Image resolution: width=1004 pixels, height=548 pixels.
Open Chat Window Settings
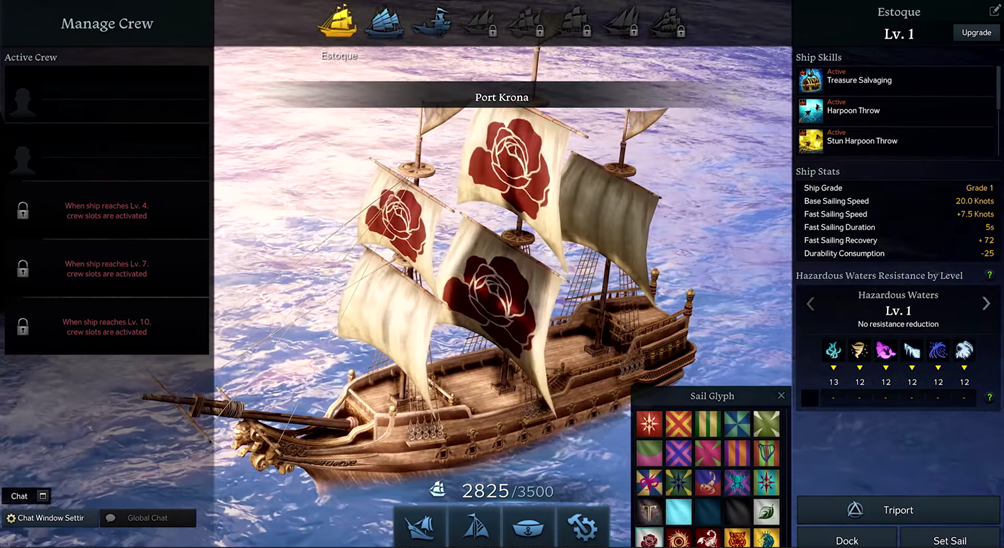(45, 518)
